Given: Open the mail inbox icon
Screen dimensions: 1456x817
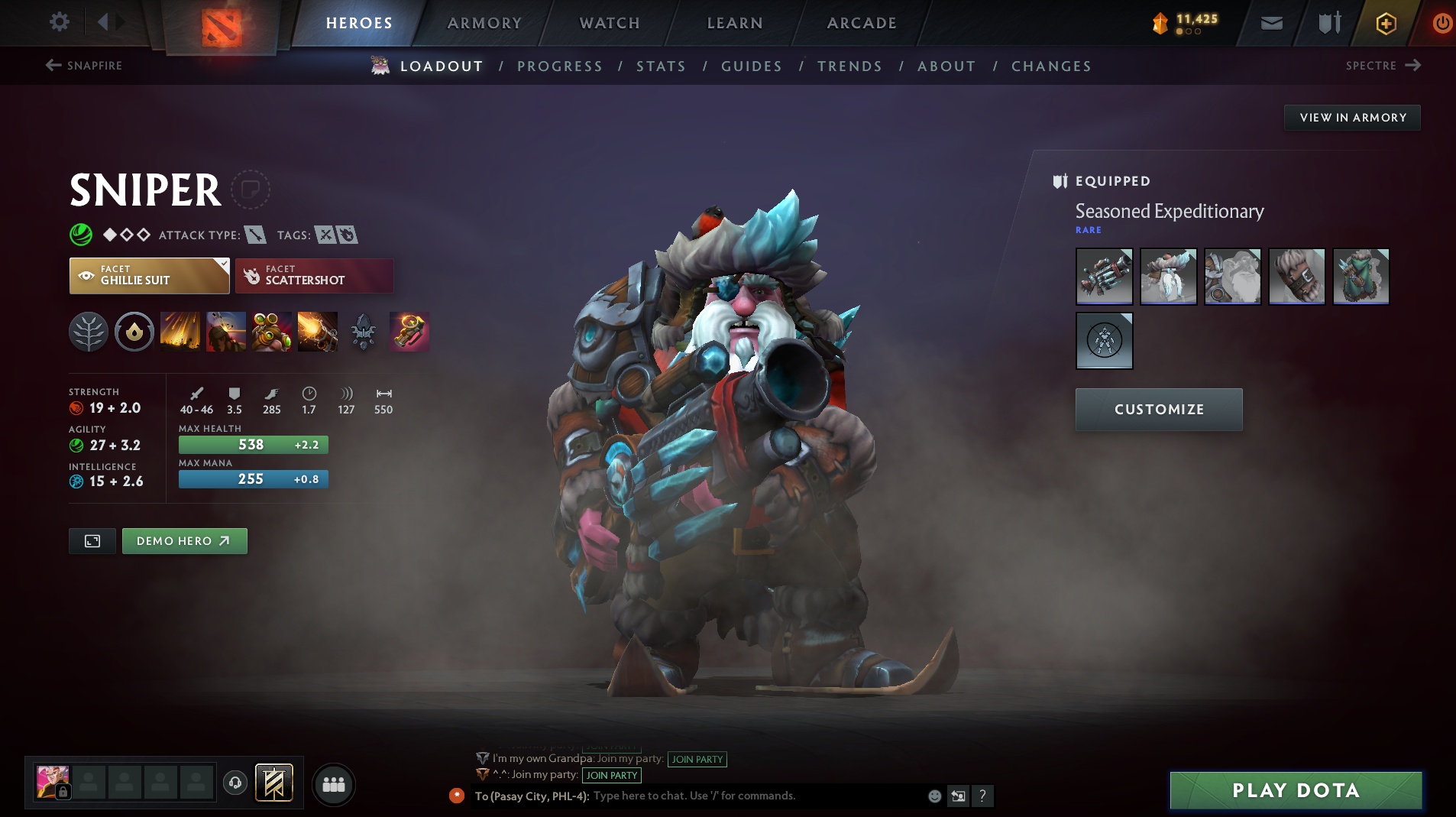Looking at the screenshot, I should coord(1270,22).
